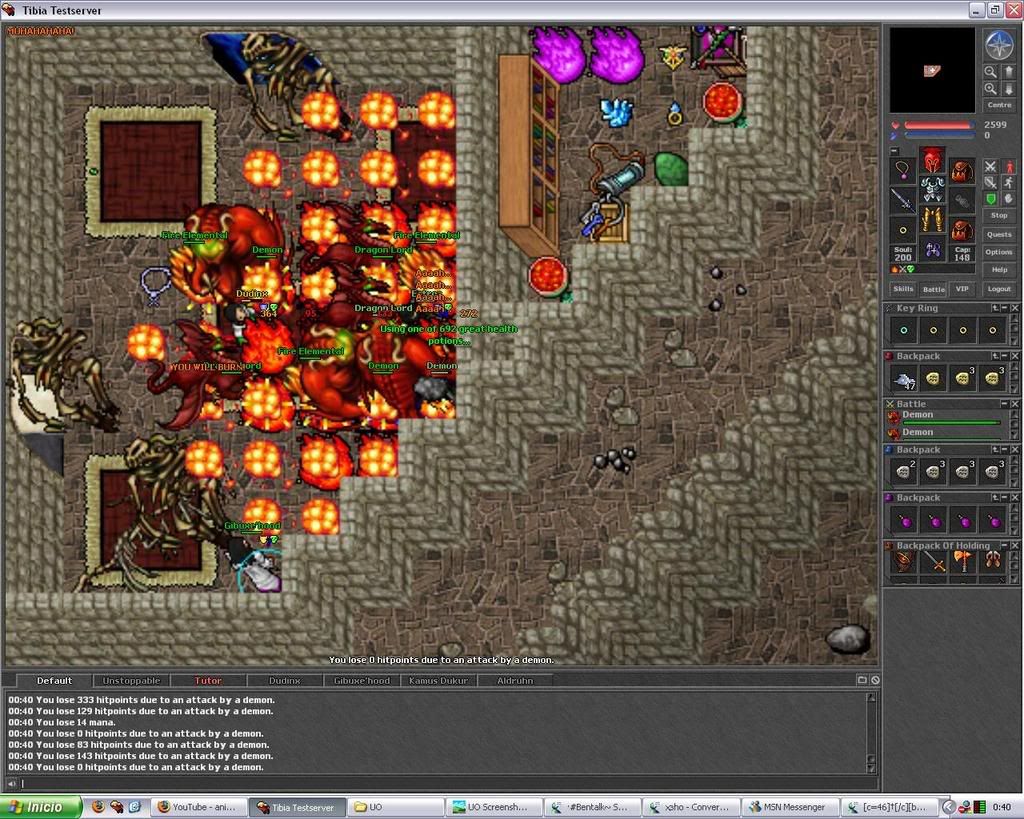Log out of the game
This screenshot has width=1024, height=819.
pos(998,289)
